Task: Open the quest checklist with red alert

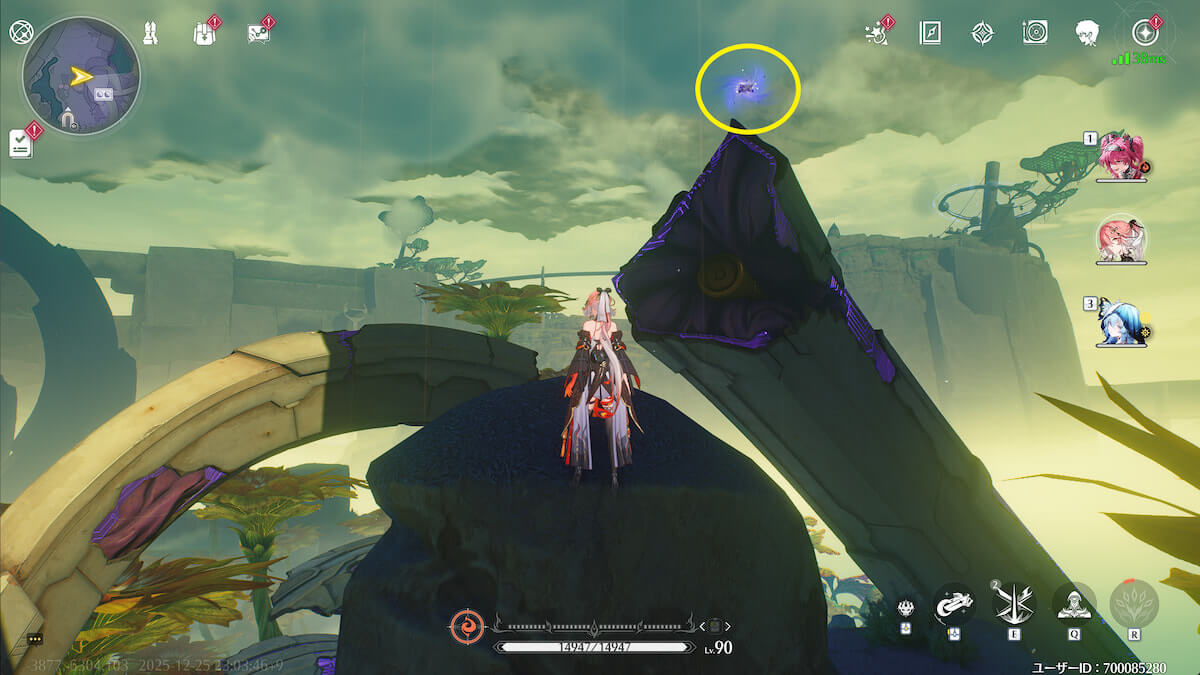Action: tap(22, 142)
